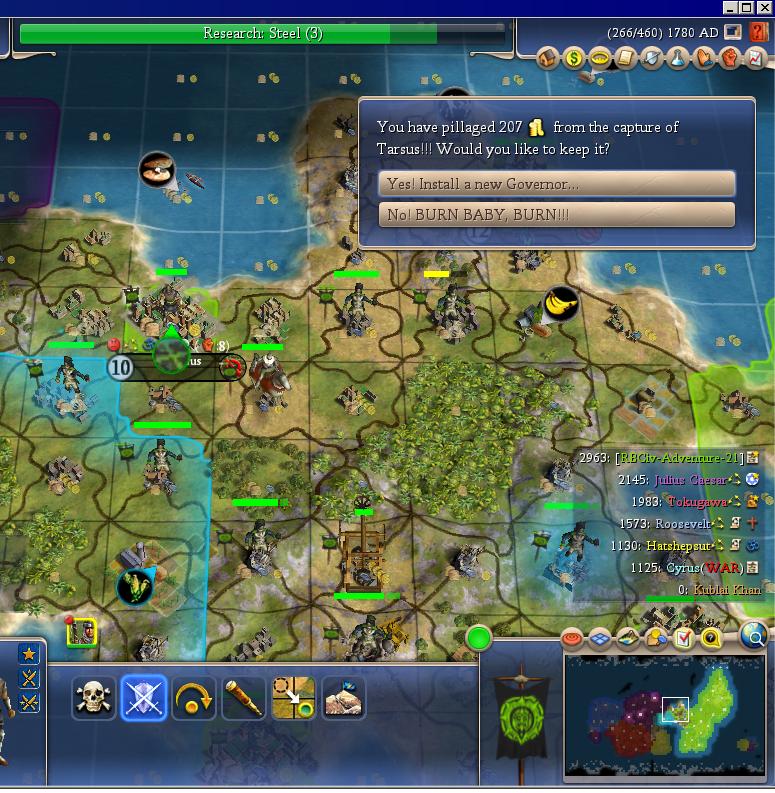Open the Military Advisor fist icon

coord(730,58)
